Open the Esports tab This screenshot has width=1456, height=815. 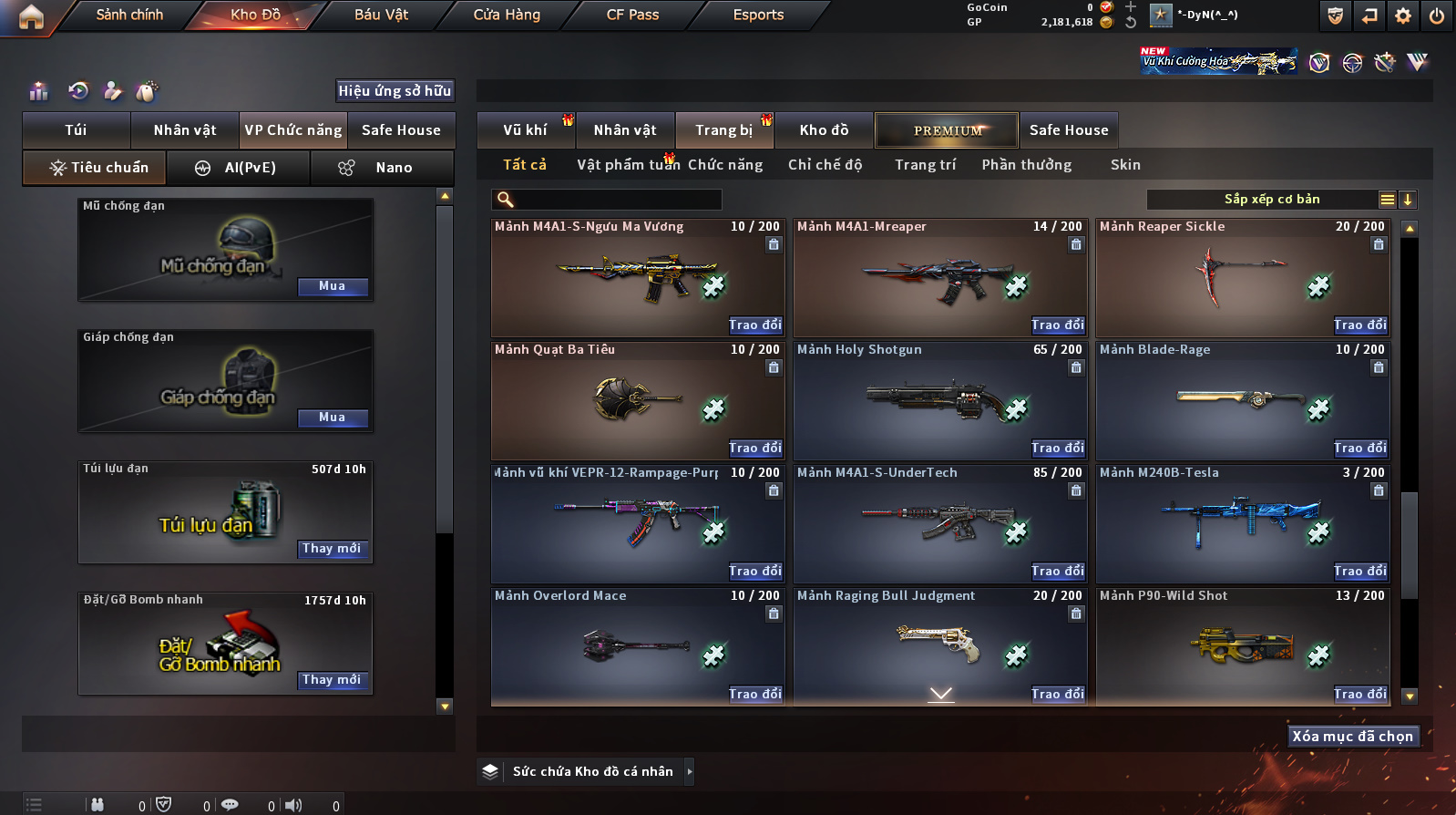[x=758, y=15]
